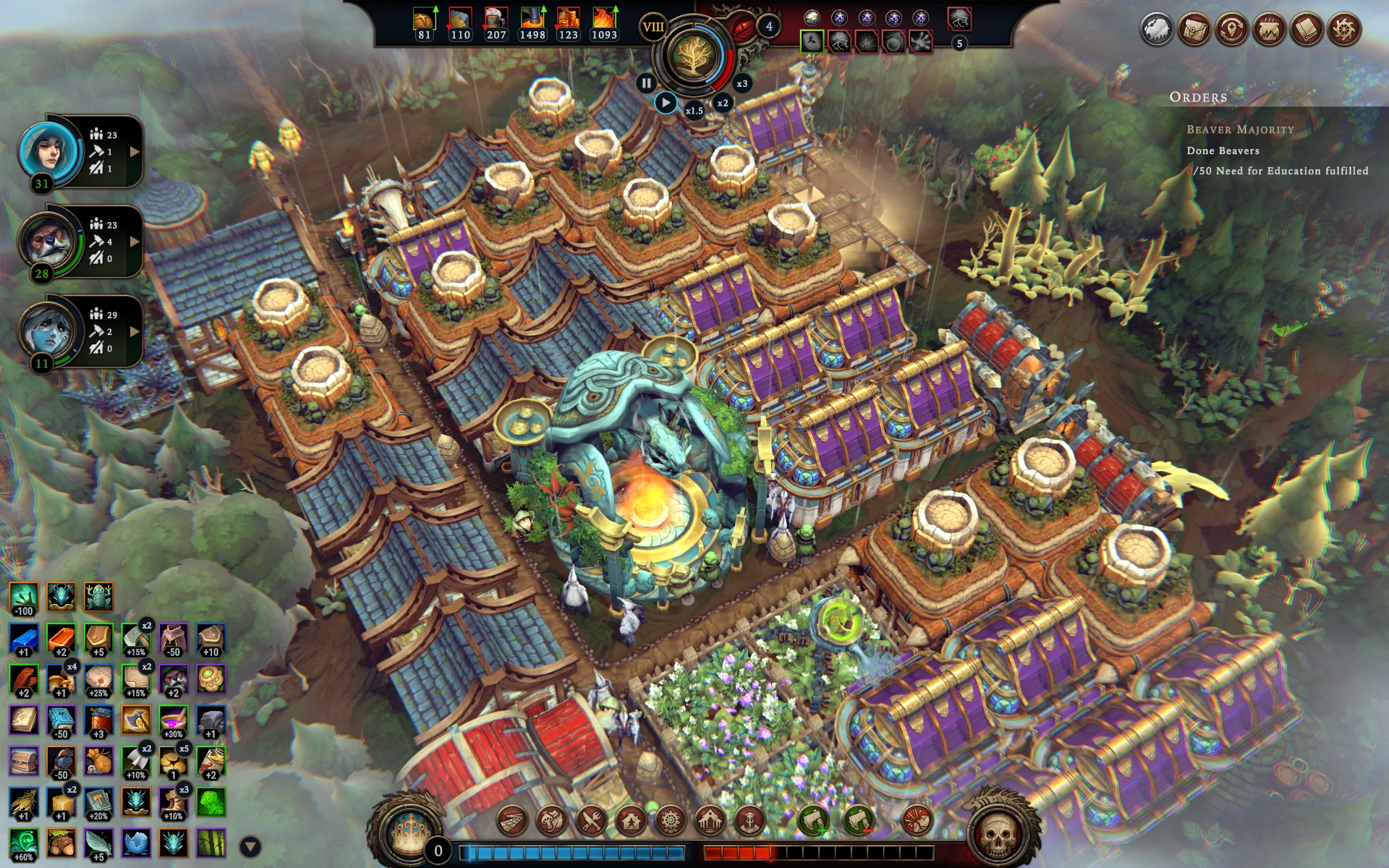The image size is (1389, 868).
Task: Pause the game with the pause button
Action: click(x=646, y=83)
